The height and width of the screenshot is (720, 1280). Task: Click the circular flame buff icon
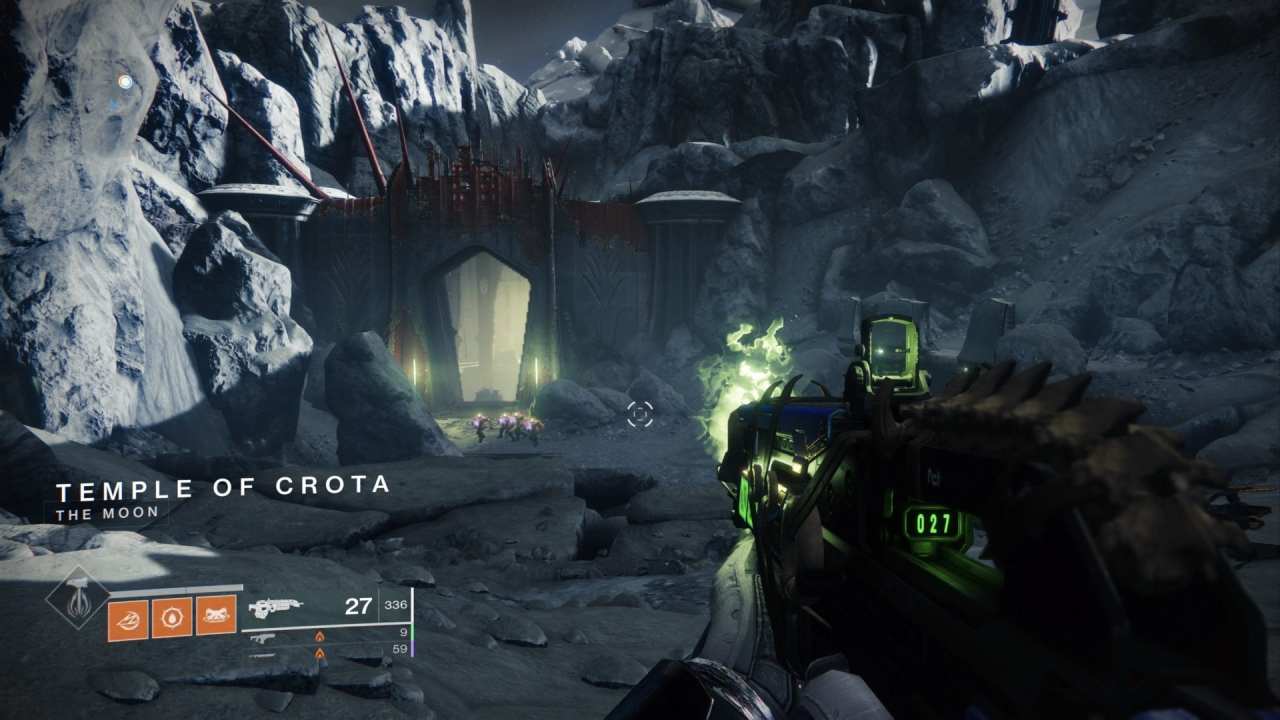click(x=172, y=616)
